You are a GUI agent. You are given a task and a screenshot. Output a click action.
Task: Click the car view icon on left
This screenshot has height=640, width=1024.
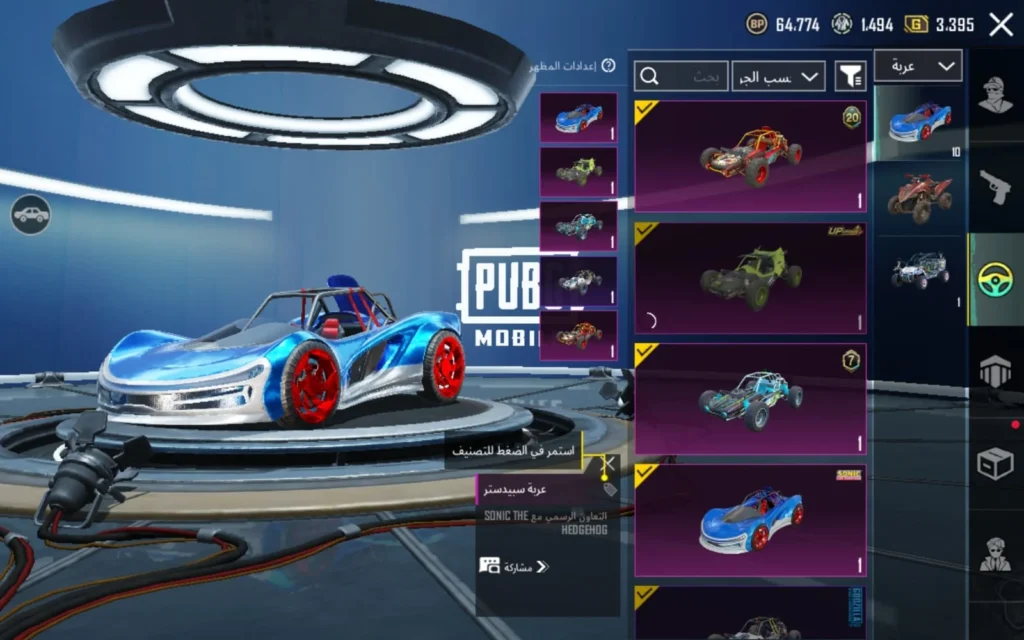click(31, 214)
